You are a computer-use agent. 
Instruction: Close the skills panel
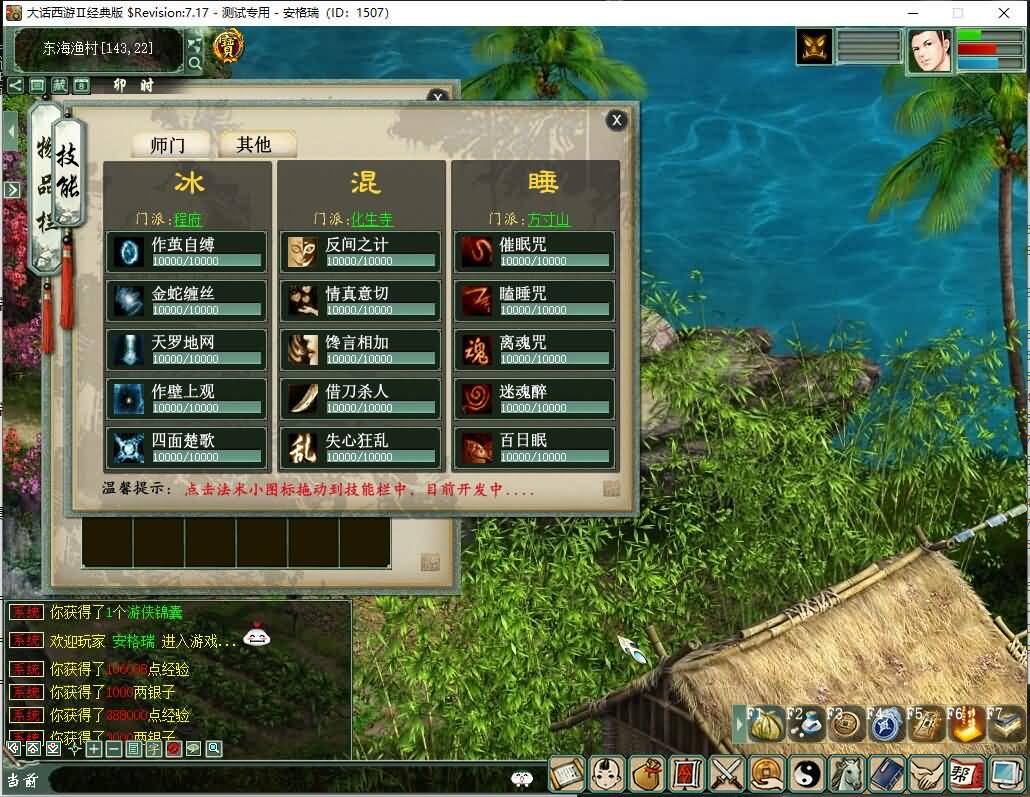[617, 120]
